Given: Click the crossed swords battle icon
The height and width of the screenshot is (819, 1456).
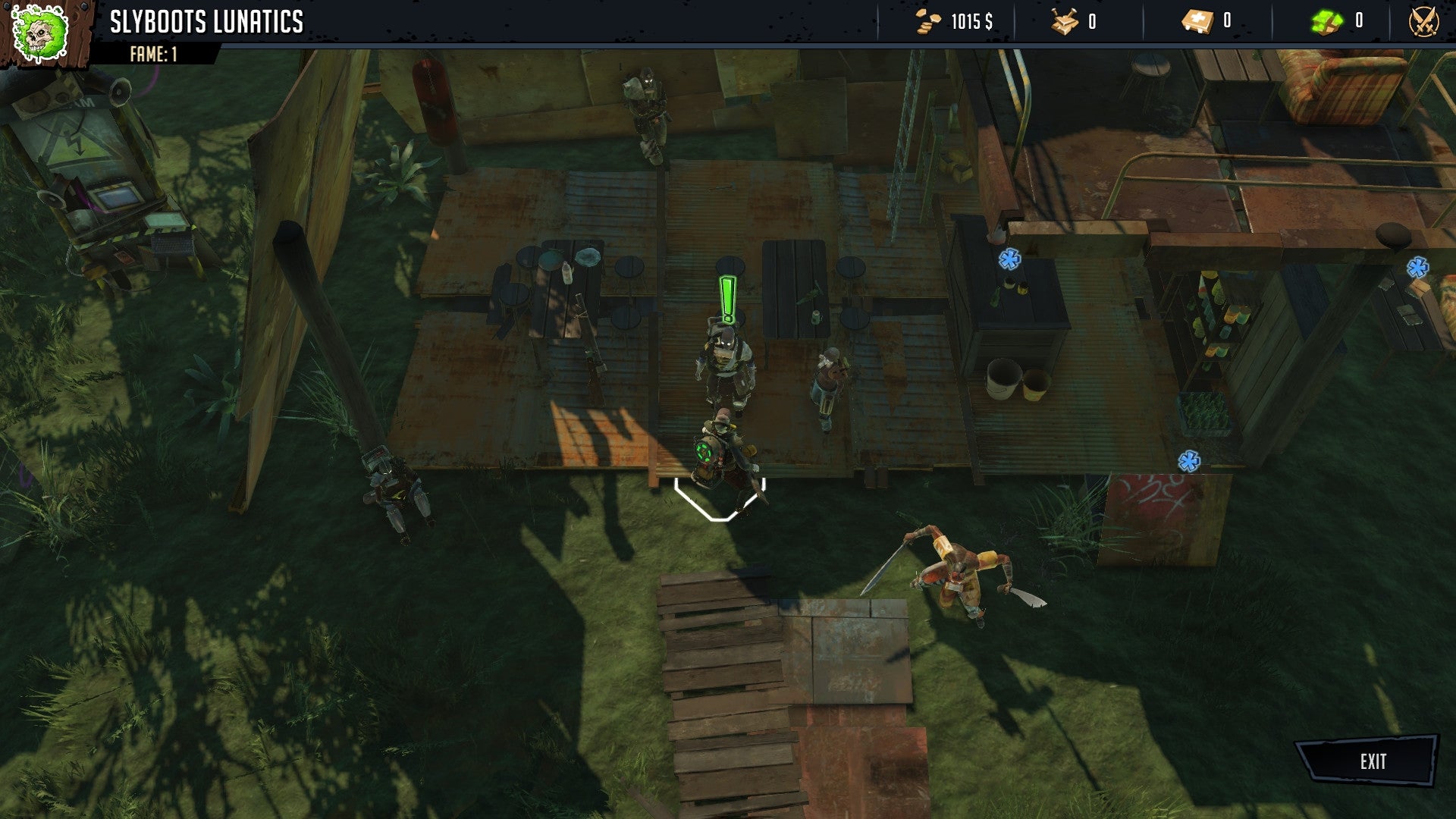Looking at the screenshot, I should coord(1424,21).
